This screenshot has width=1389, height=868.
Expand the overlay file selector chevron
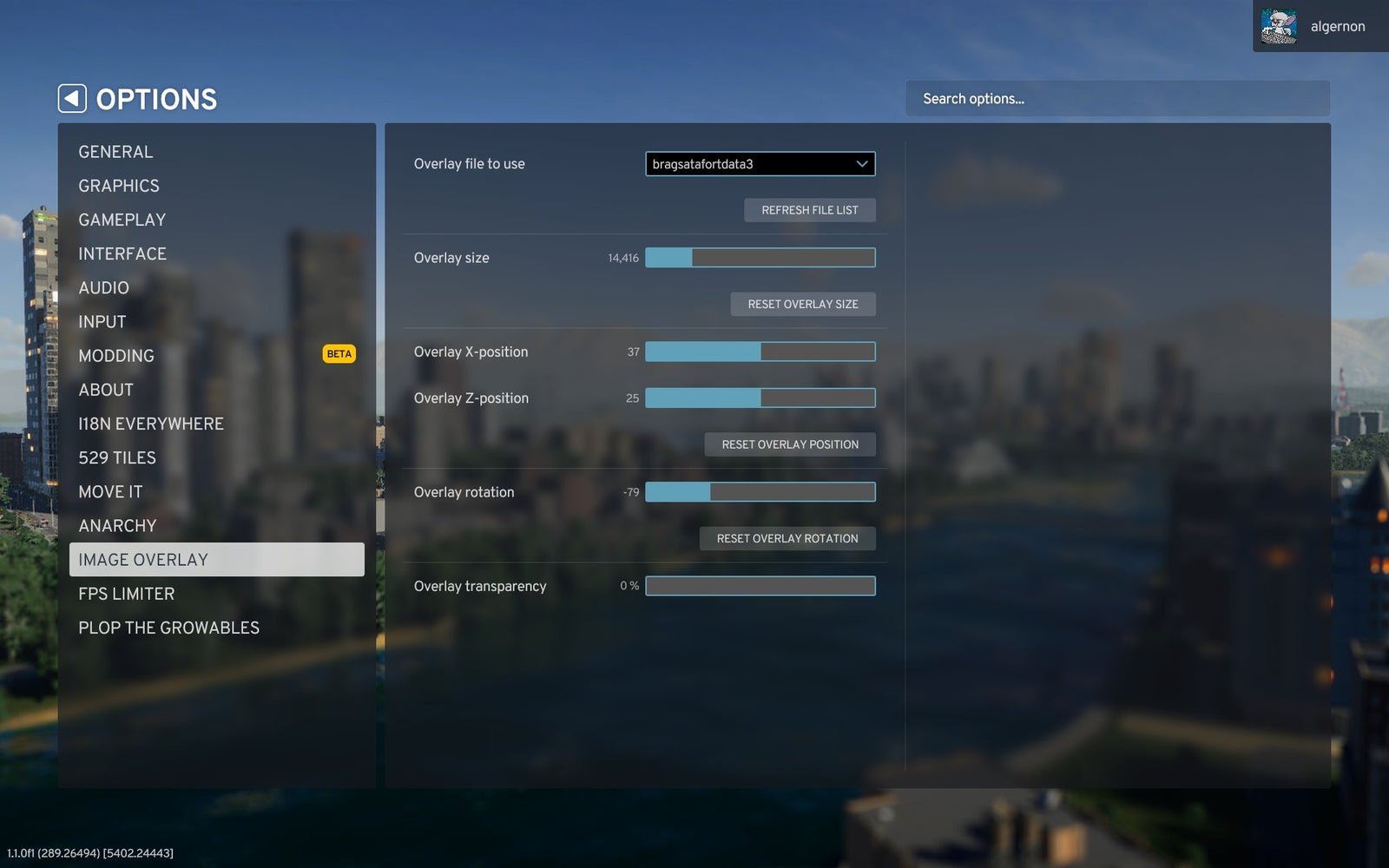pyautogui.click(x=862, y=164)
